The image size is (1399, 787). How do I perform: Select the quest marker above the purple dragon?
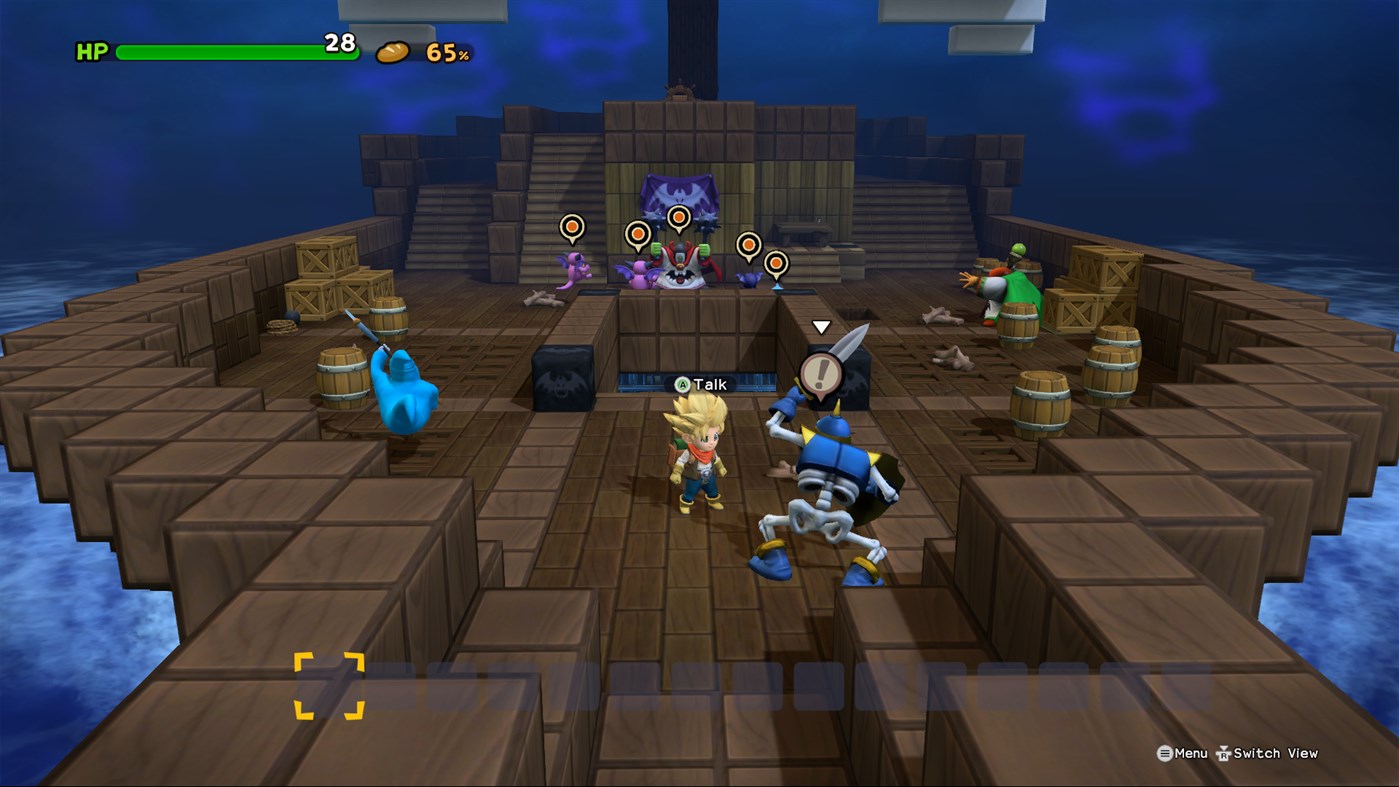571,228
